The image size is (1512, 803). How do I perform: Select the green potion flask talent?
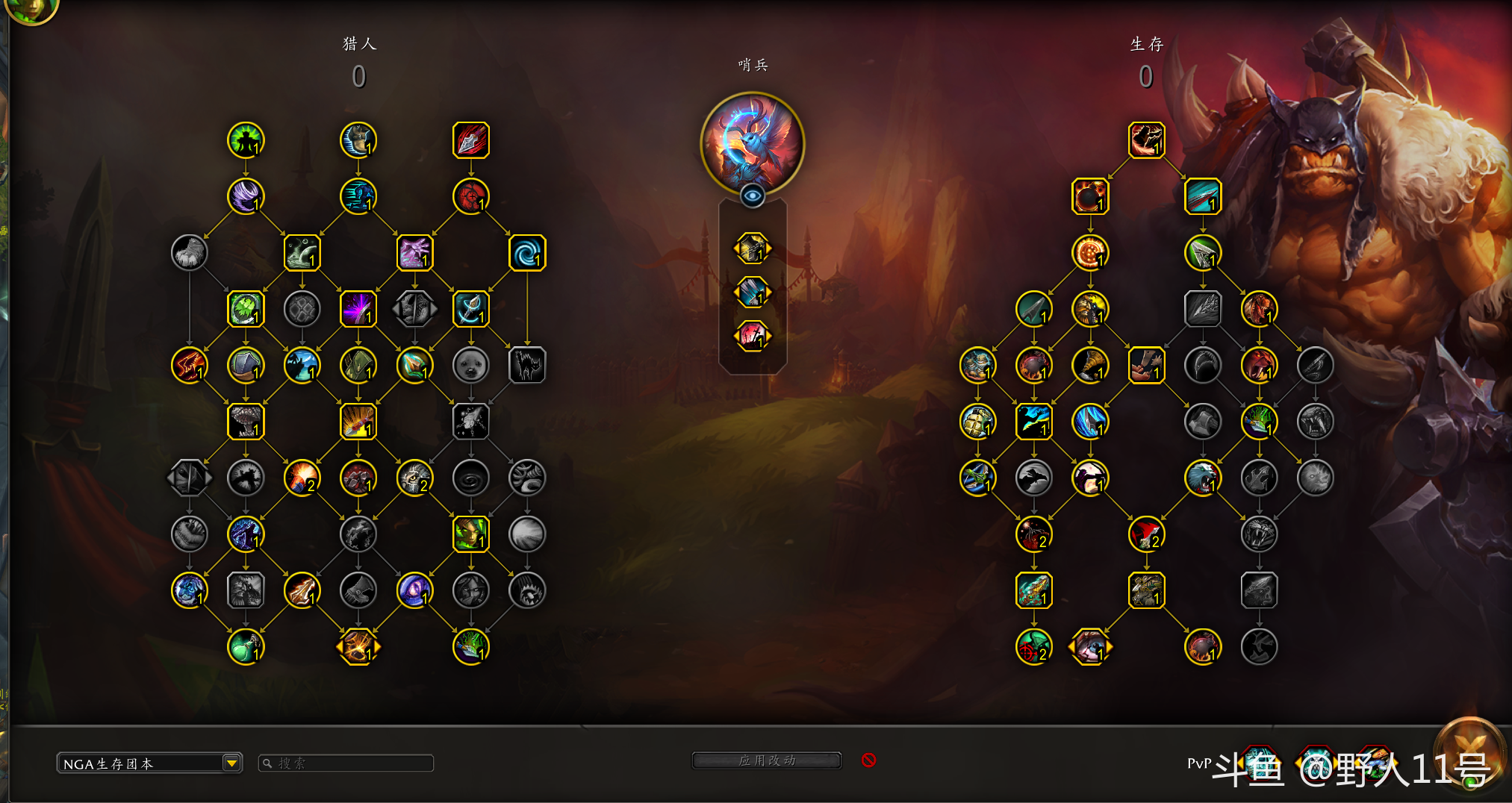point(246,647)
